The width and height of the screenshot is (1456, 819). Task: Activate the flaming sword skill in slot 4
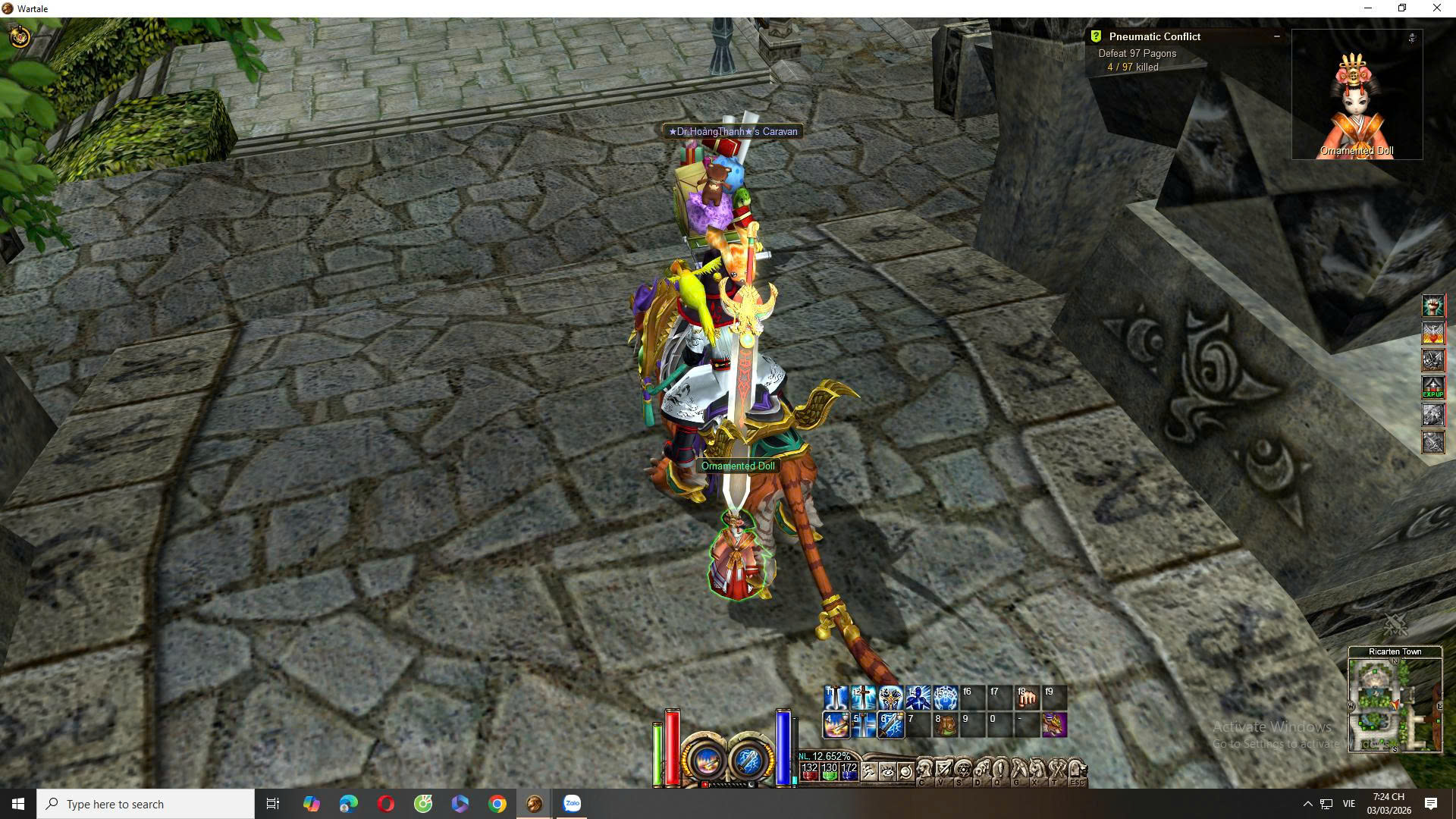836,725
